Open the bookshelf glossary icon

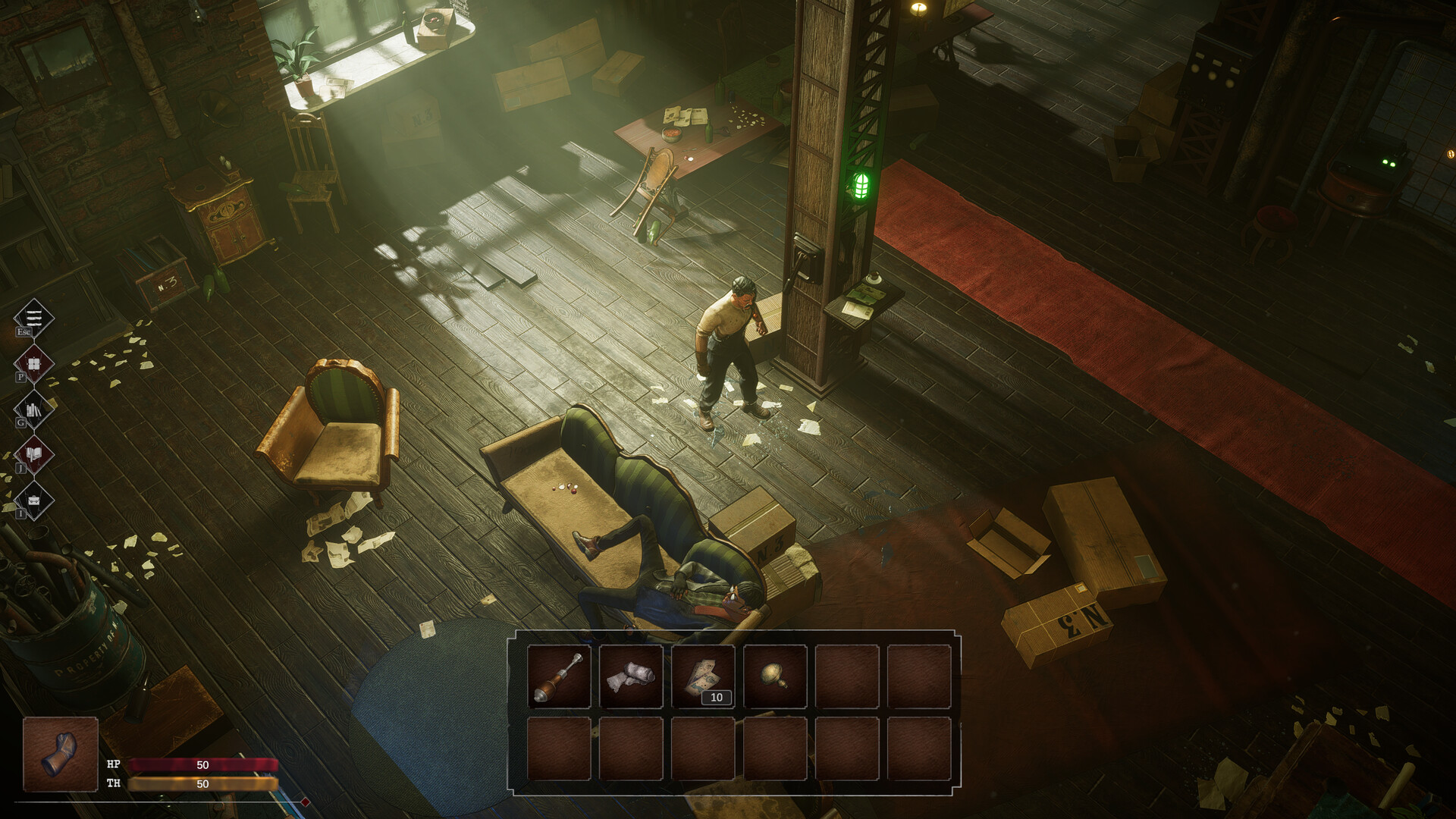click(34, 410)
